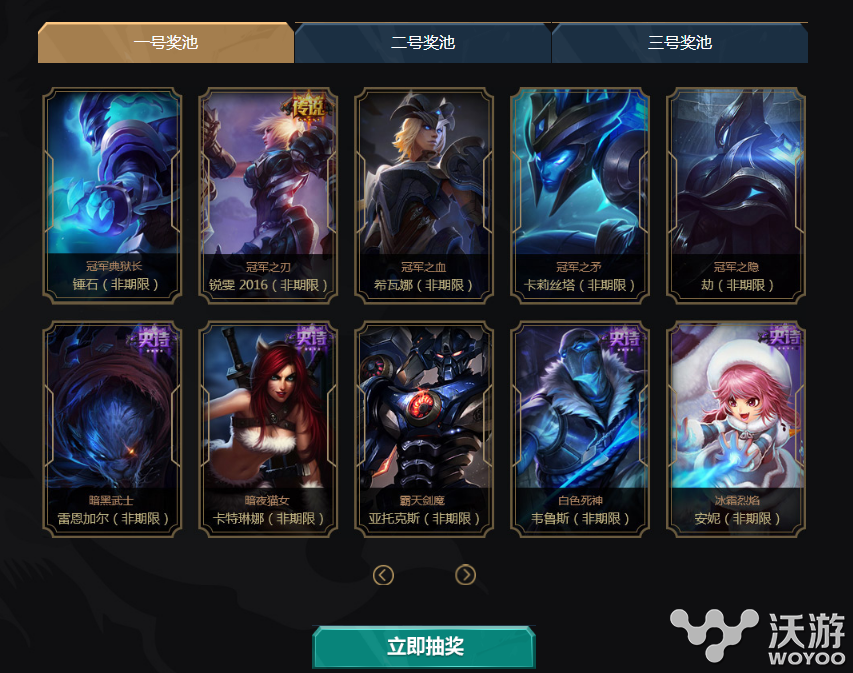Select the 韦鲁斯 白色死神 skin card
853x673 pixels.
coord(580,429)
